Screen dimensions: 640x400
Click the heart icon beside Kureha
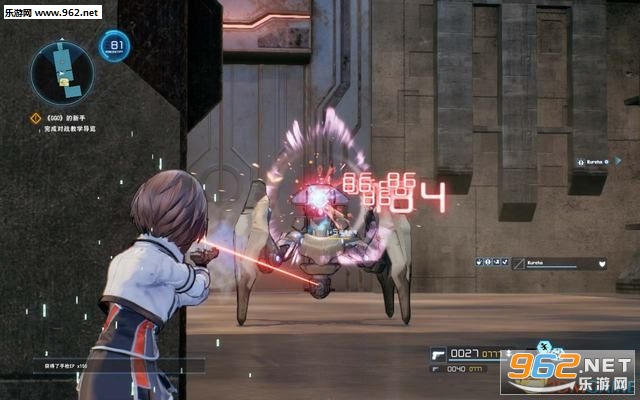[x=603, y=264]
